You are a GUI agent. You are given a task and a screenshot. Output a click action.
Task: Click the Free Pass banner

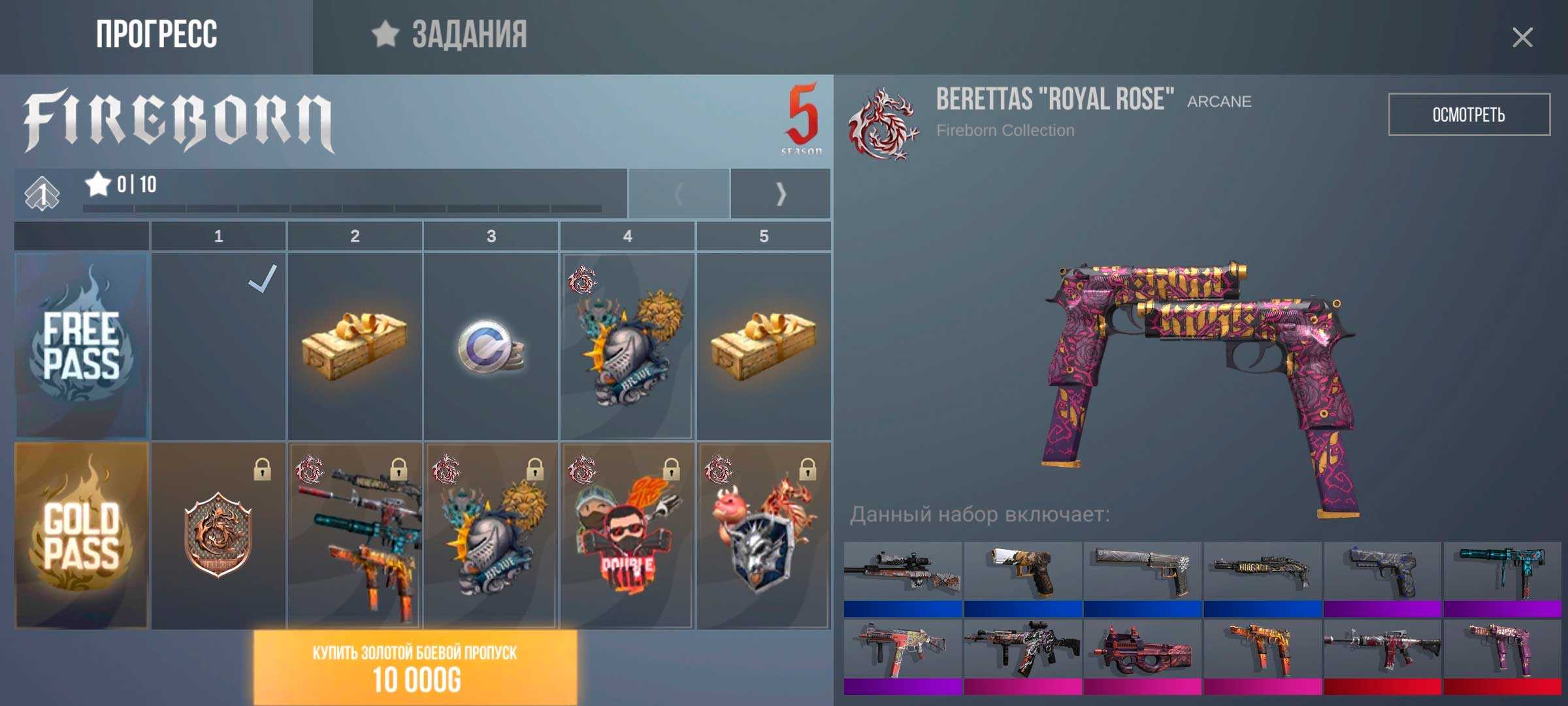pos(82,346)
